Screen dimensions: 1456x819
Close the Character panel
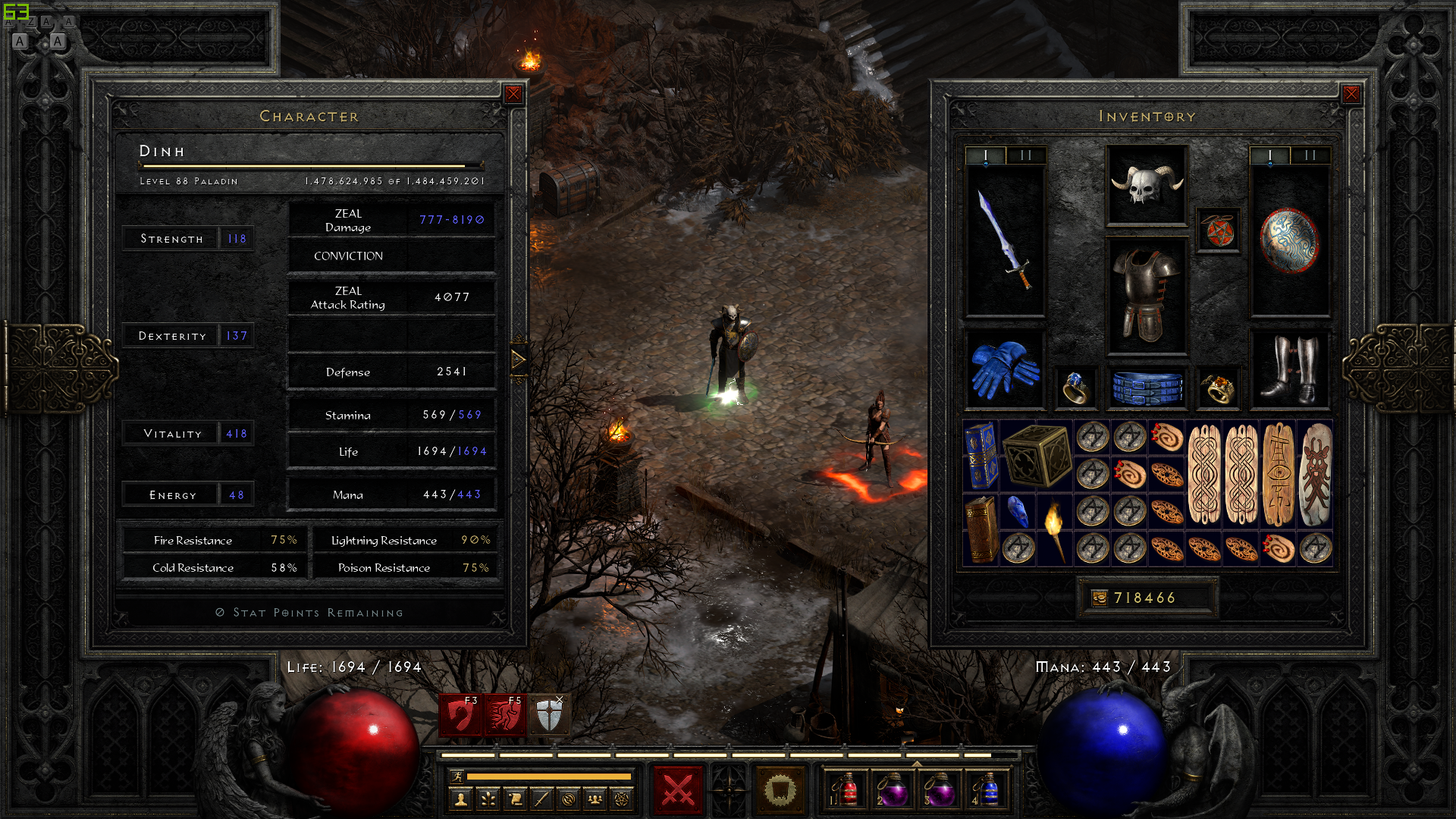pos(513,94)
